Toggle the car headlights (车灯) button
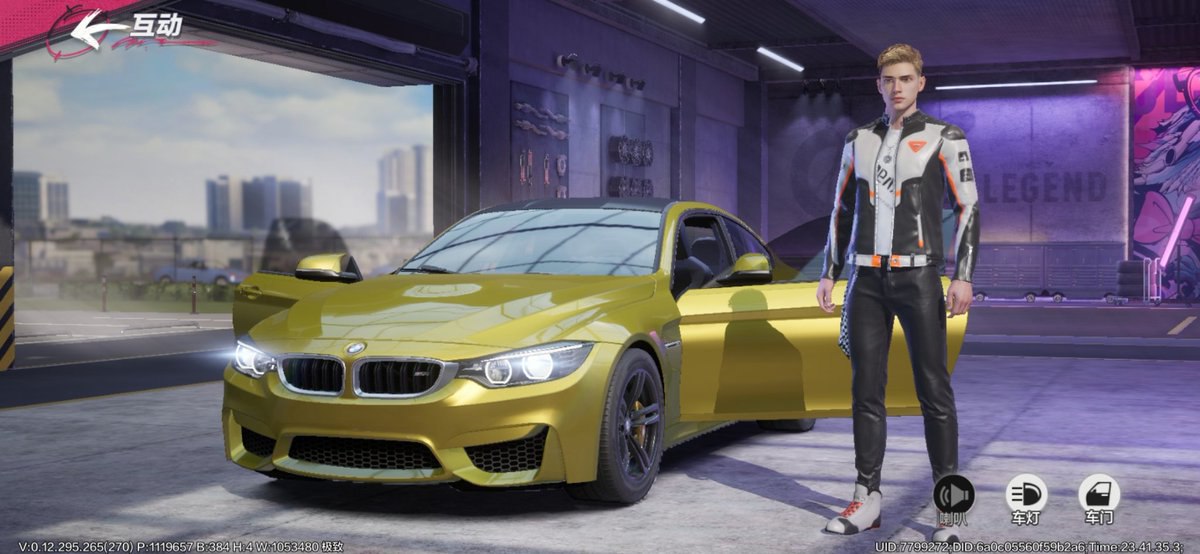This screenshot has height=554, width=1200. tap(1026, 495)
